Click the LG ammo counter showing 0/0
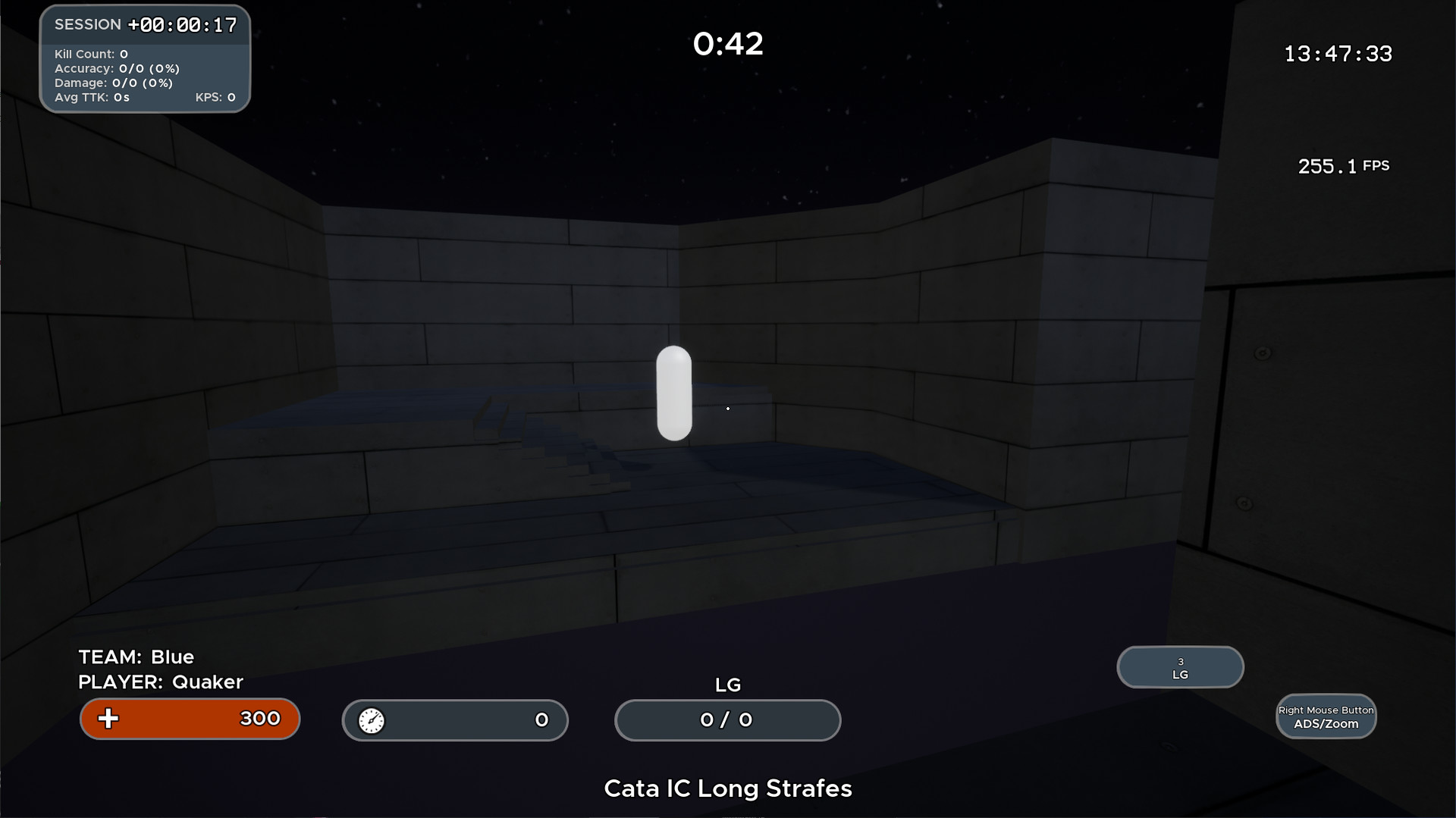 726,720
